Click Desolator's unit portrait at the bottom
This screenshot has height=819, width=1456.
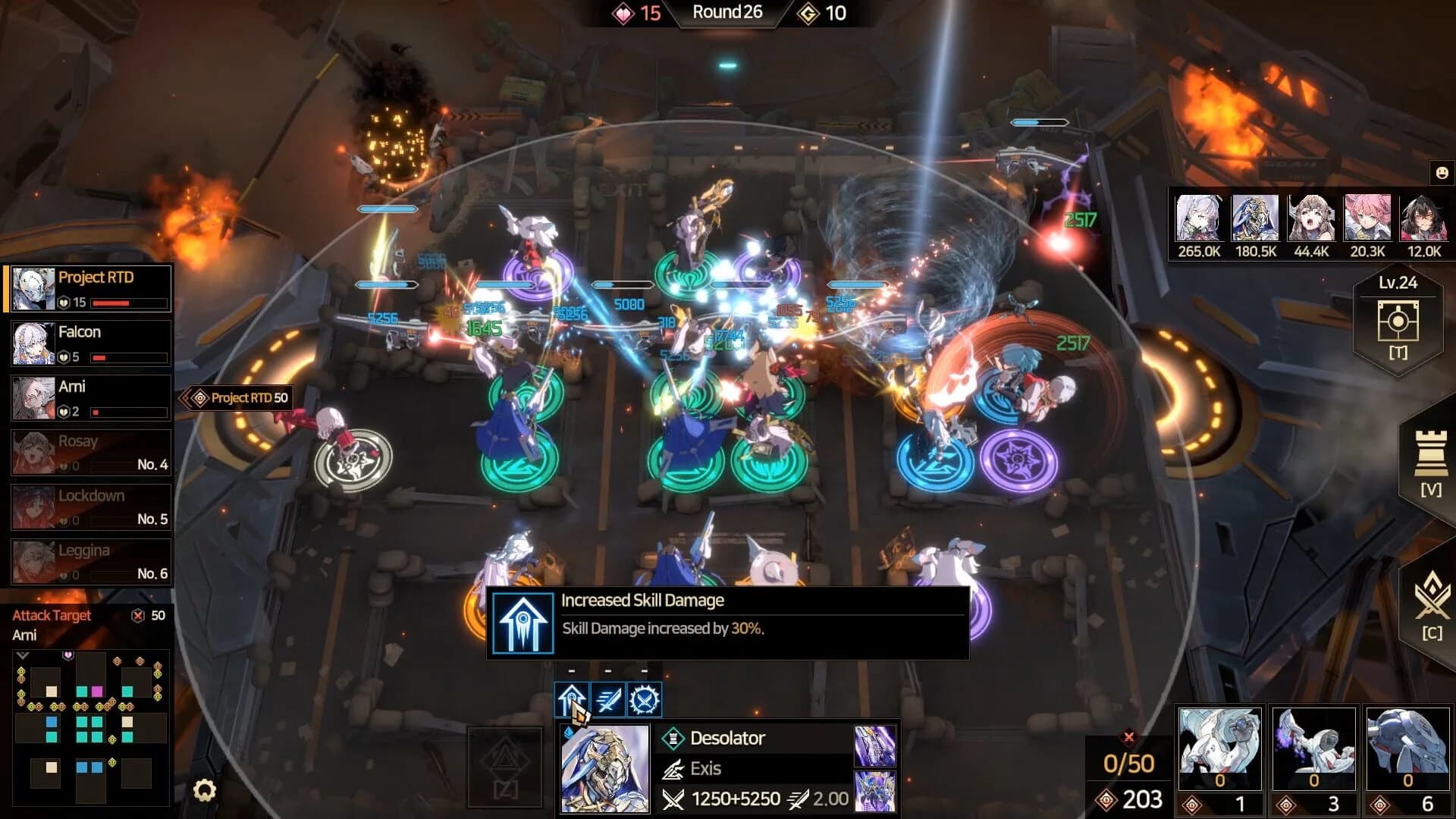(x=604, y=766)
